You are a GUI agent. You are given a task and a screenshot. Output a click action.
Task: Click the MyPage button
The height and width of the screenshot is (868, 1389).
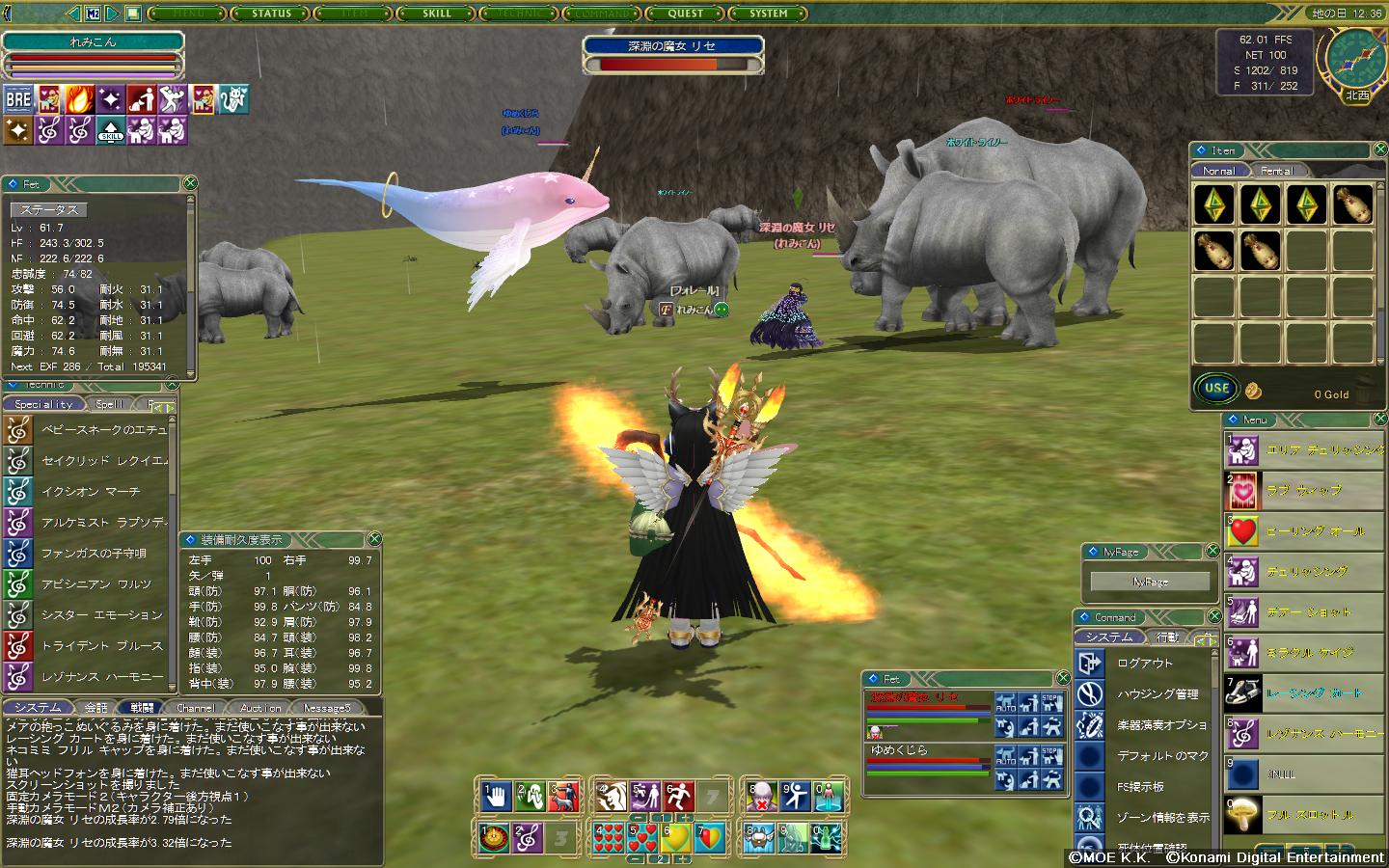click(x=1150, y=582)
